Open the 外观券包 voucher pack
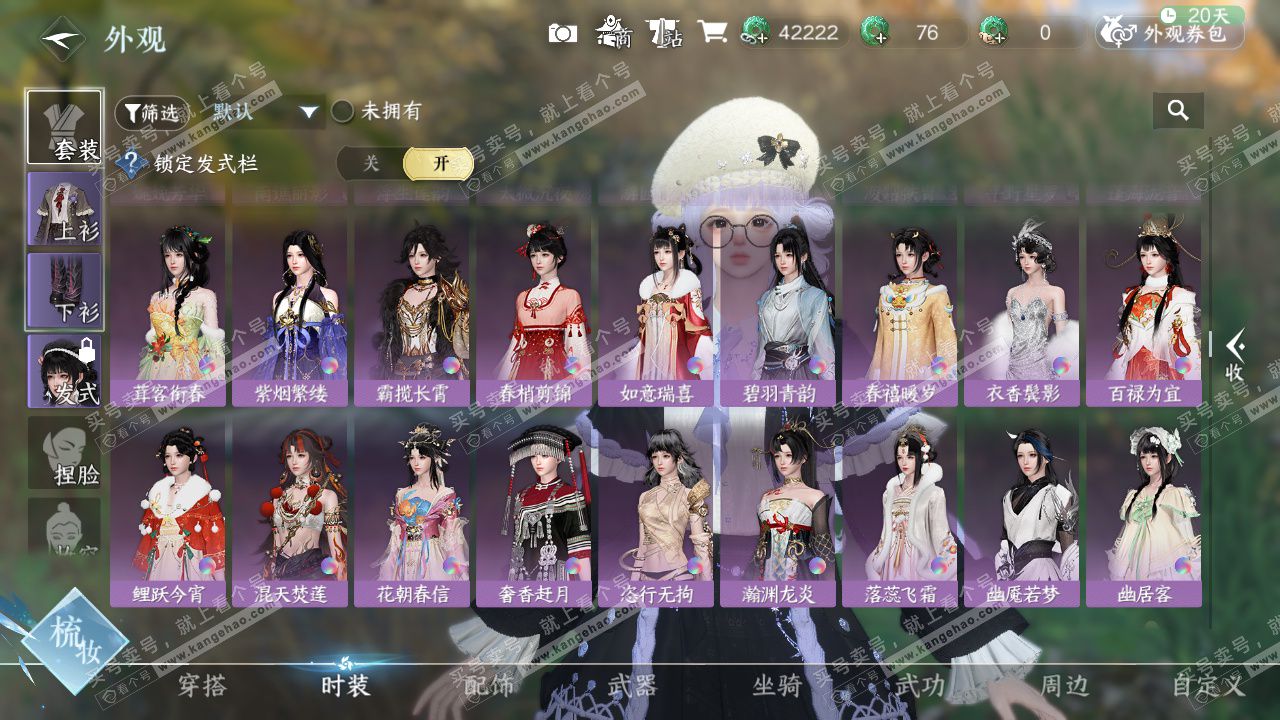Screen dimensions: 1280x720 click(x=1171, y=33)
